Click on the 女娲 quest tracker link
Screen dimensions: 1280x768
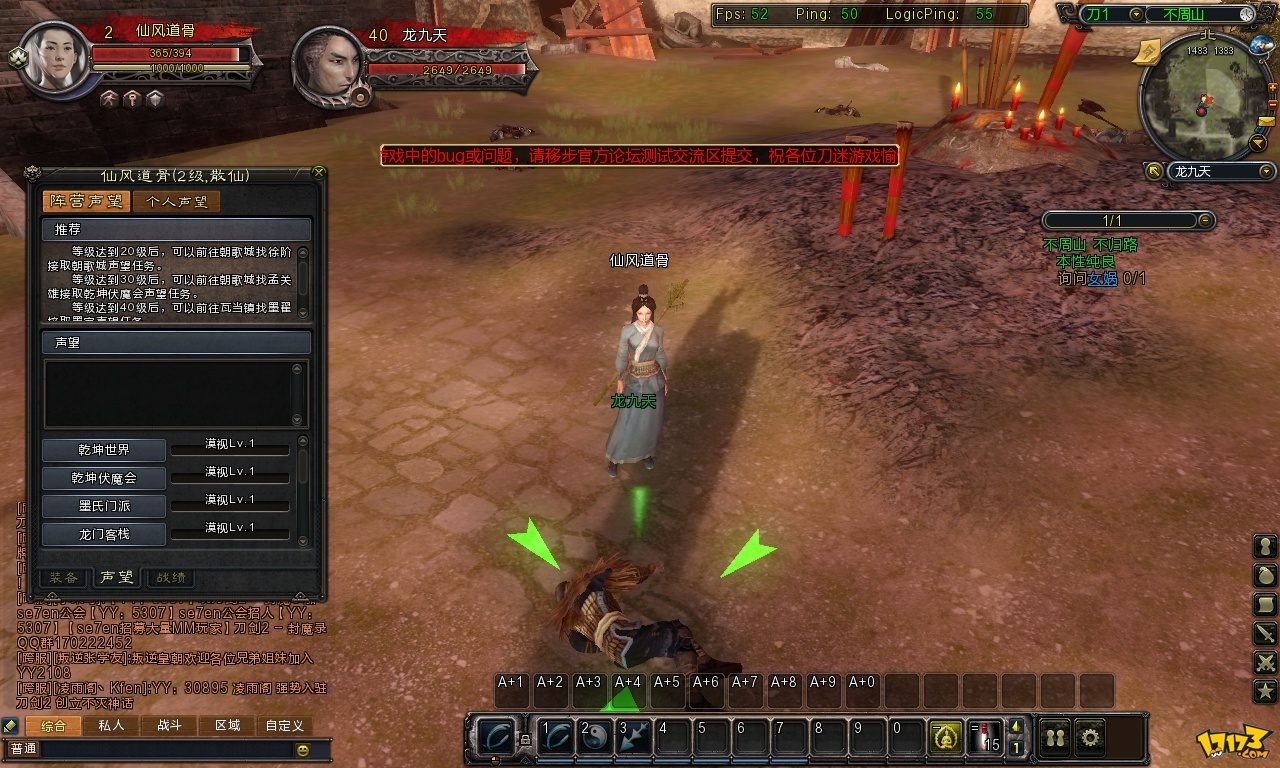pos(1102,279)
